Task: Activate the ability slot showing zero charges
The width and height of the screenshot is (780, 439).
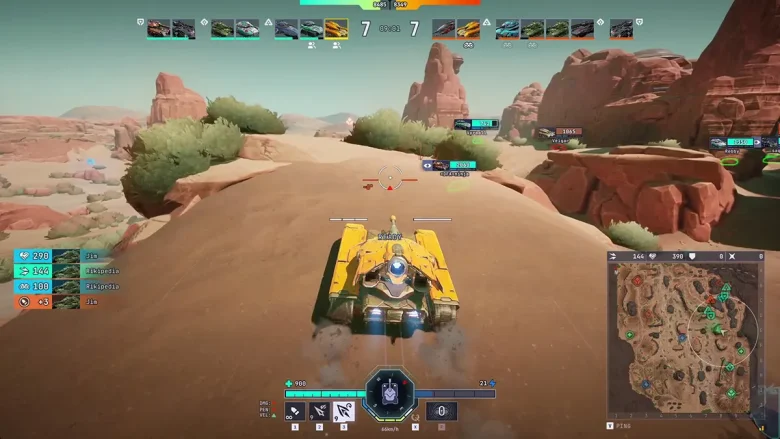Action: 442,410
